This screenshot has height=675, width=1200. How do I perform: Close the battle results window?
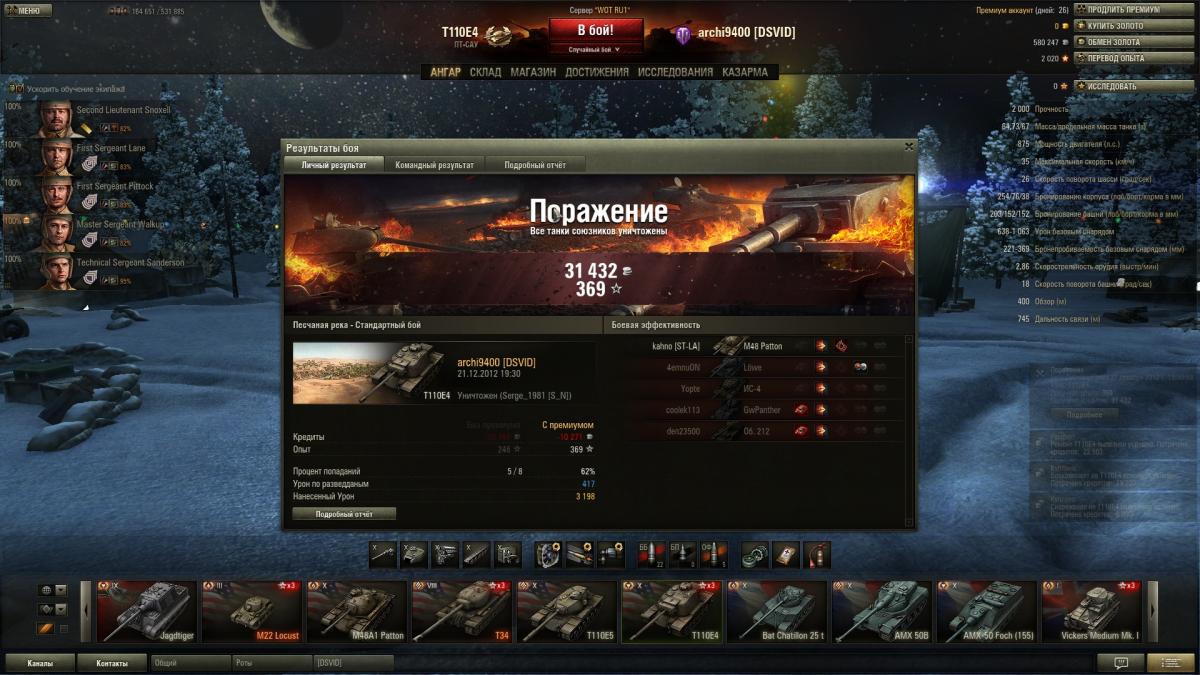click(908, 147)
